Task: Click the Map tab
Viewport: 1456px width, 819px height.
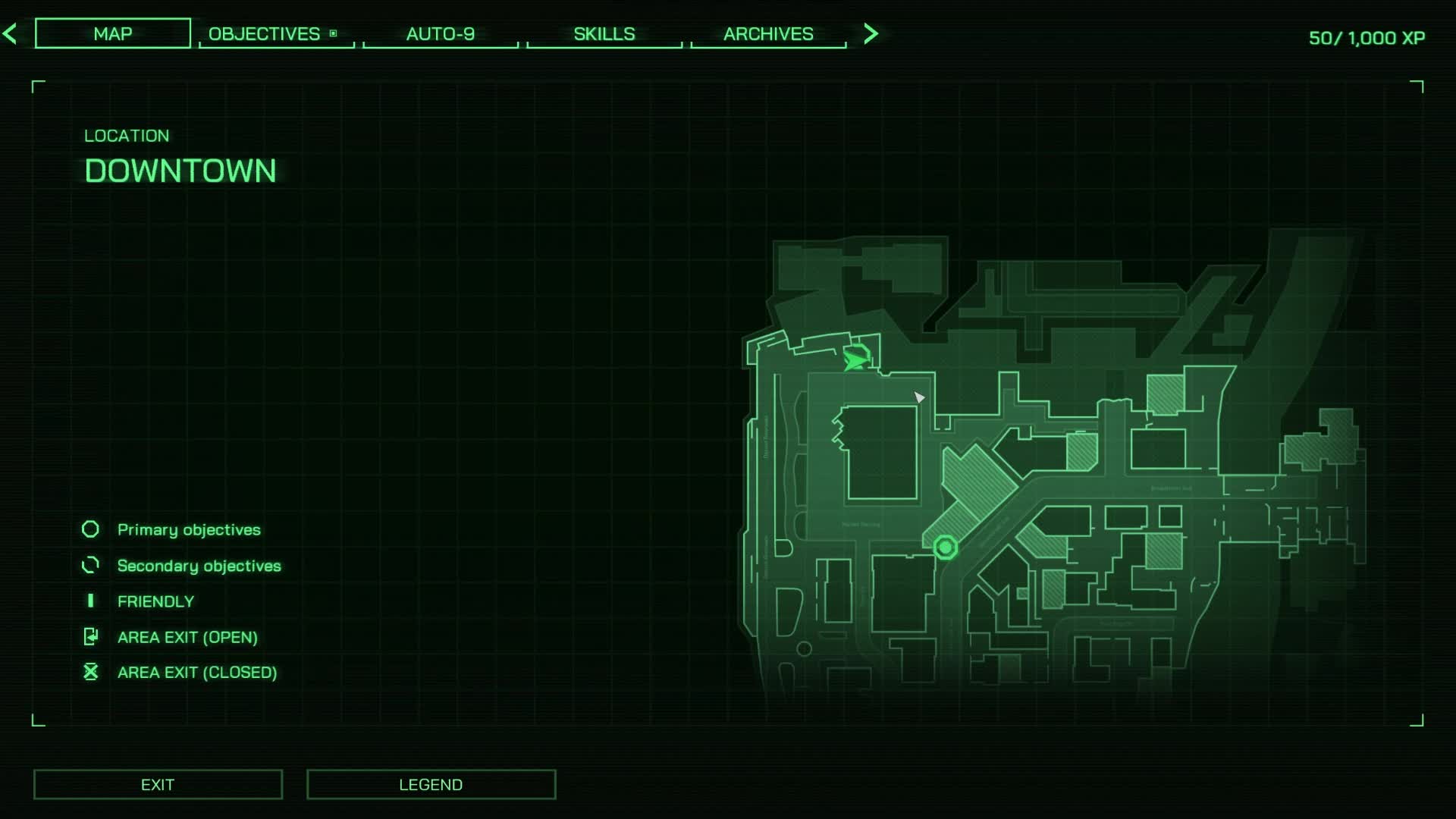Action: 112,34
